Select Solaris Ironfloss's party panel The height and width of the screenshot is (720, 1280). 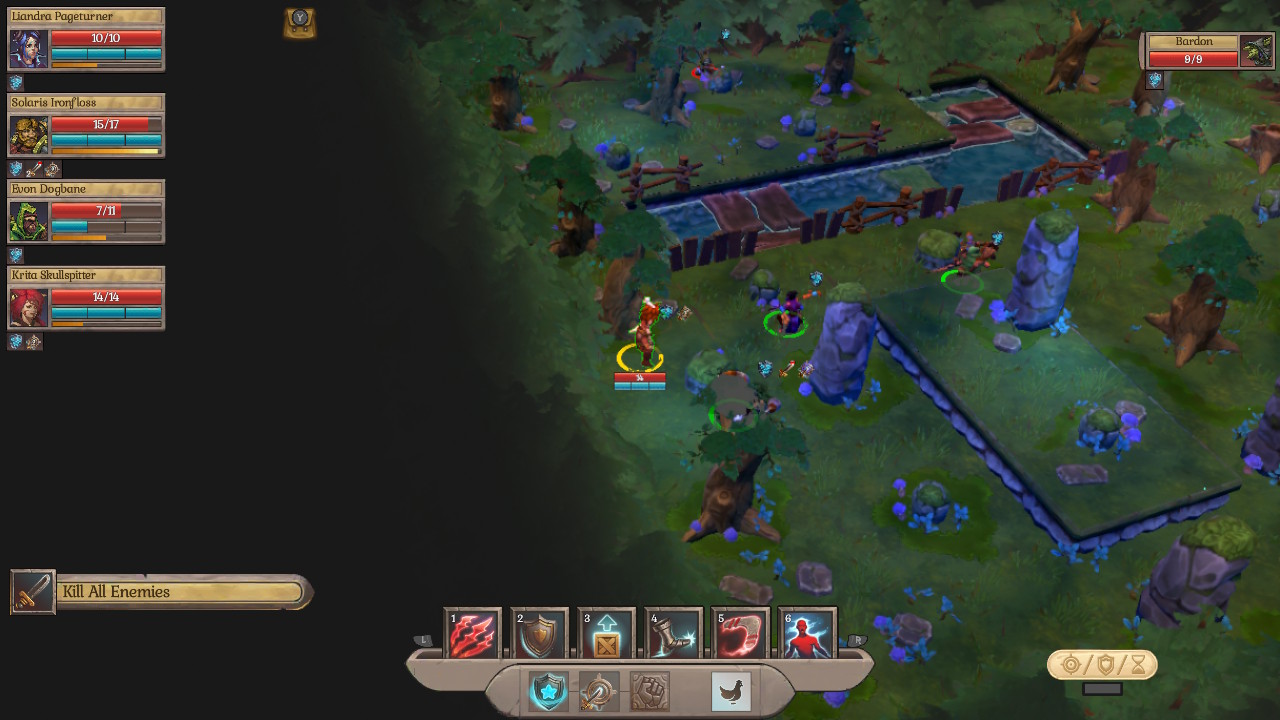pyautogui.click(x=86, y=126)
